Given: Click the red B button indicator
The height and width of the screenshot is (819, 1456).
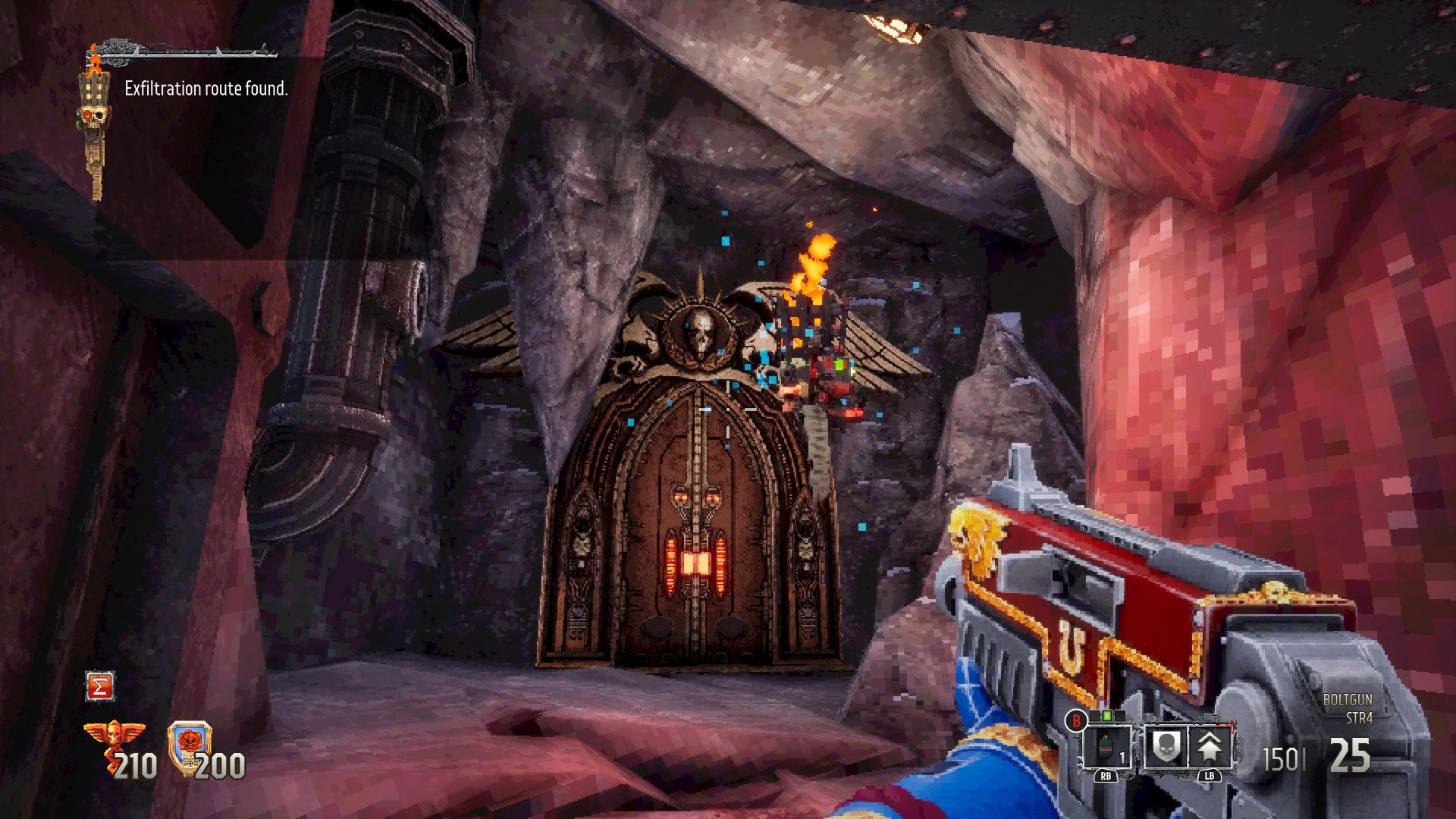Looking at the screenshot, I should pyautogui.click(x=1076, y=720).
